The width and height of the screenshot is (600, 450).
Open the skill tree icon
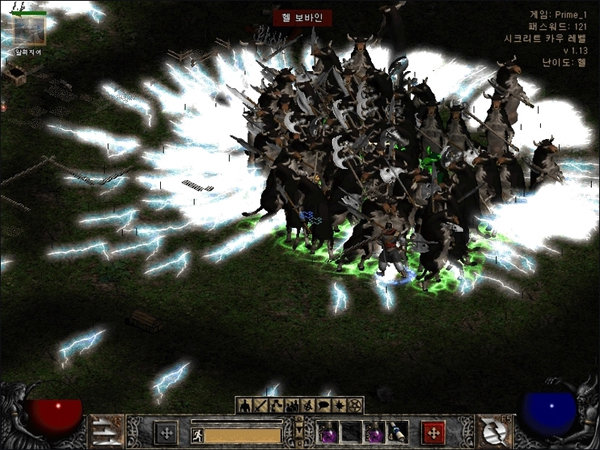tap(275, 406)
